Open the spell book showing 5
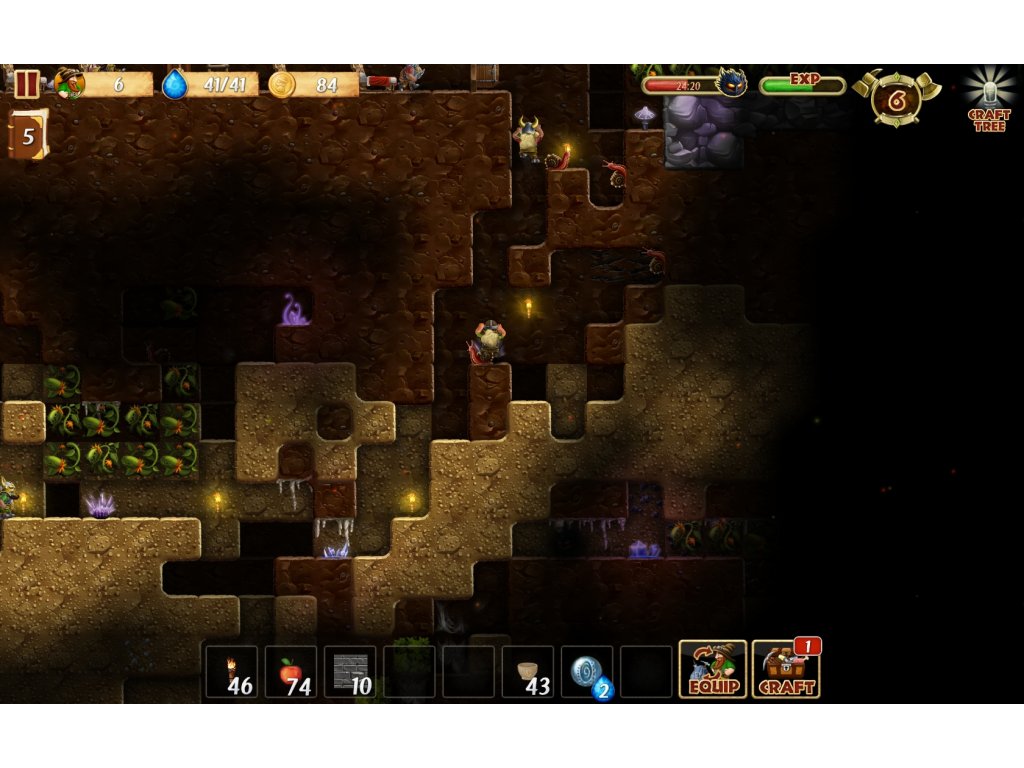 [x=27, y=135]
